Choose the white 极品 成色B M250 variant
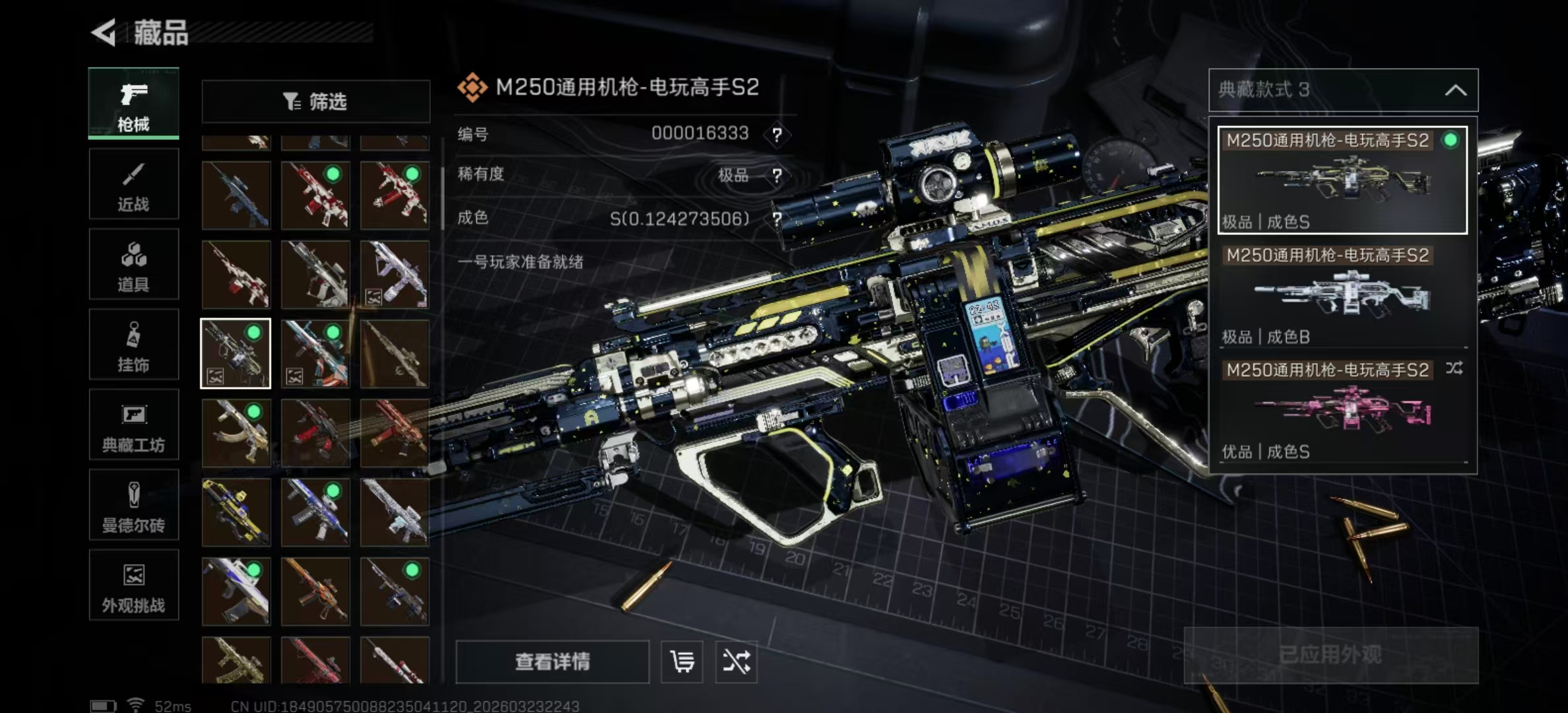Image resolution: width=1568 pixels, height=713 pixels. (x=1342, y=296)
